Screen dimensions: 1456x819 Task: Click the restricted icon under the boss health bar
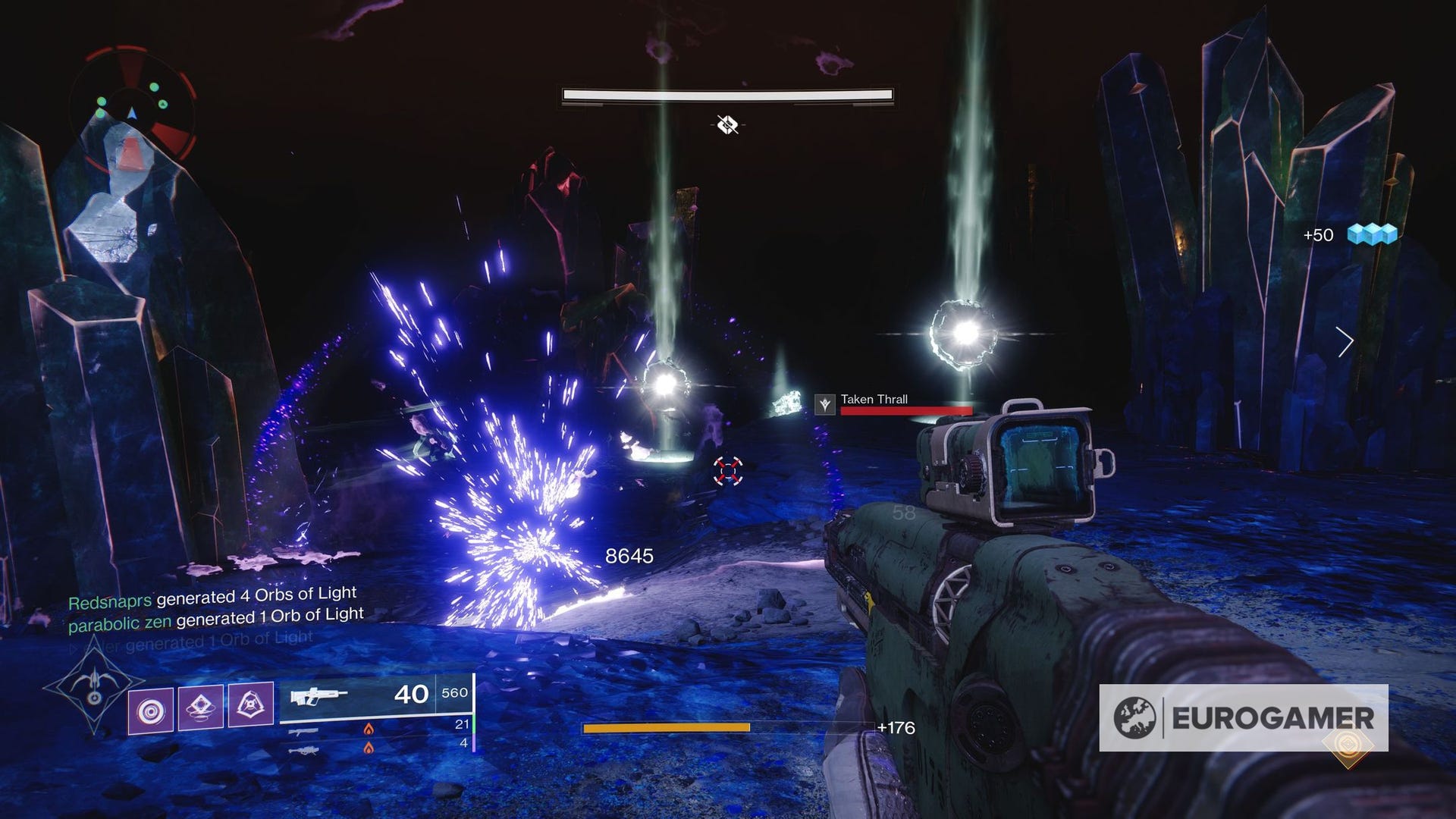726,126
